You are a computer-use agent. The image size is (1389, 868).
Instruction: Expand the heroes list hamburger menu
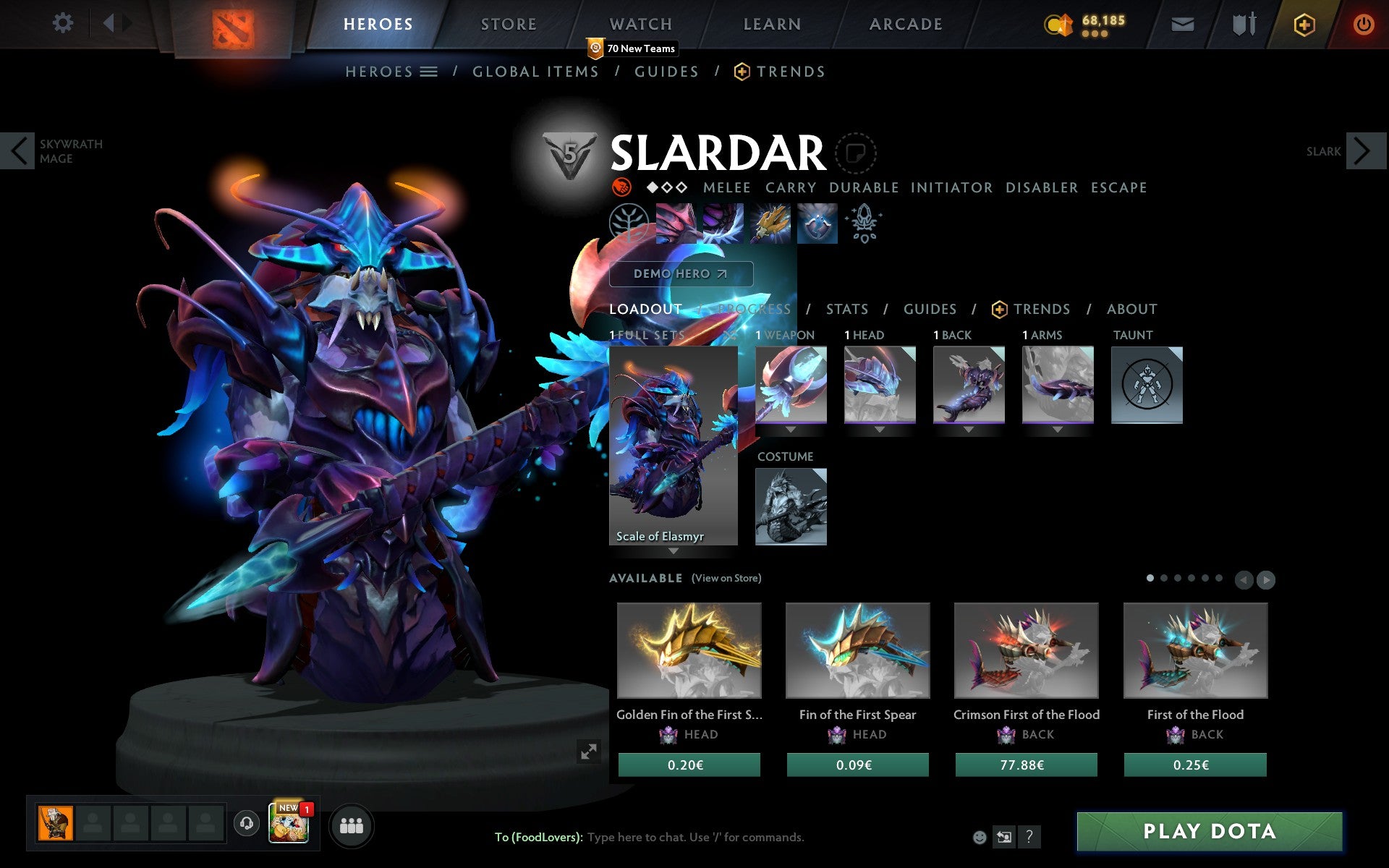click(429, 71)
